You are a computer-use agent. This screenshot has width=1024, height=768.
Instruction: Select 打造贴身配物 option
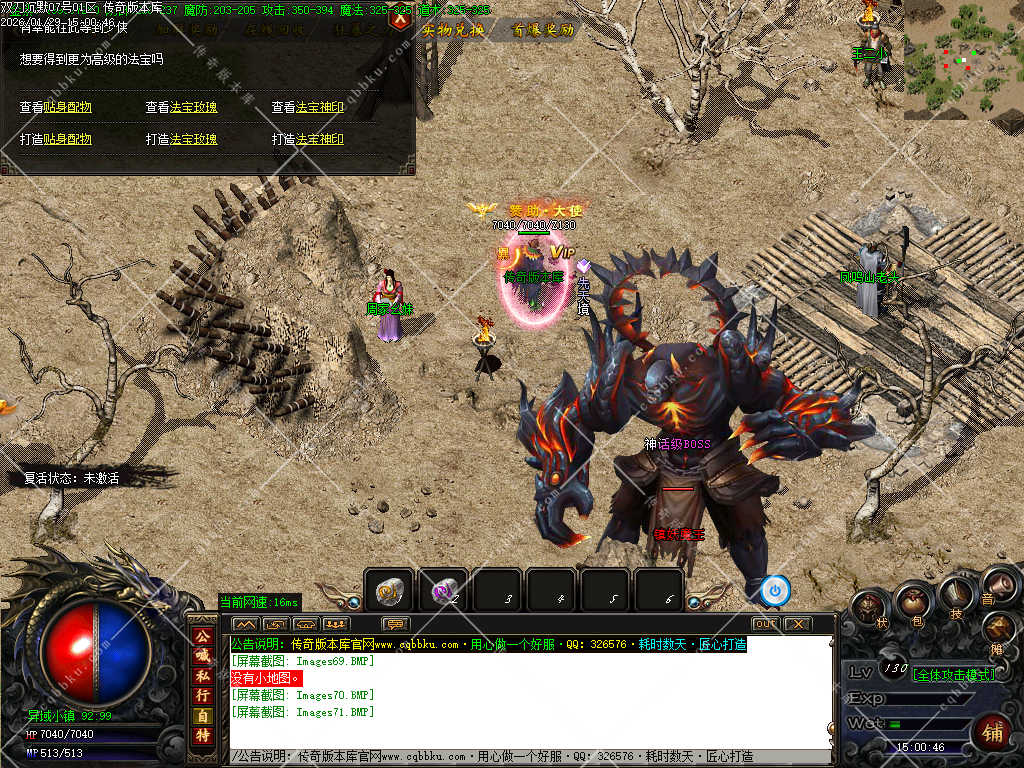[x=56, y=139]
